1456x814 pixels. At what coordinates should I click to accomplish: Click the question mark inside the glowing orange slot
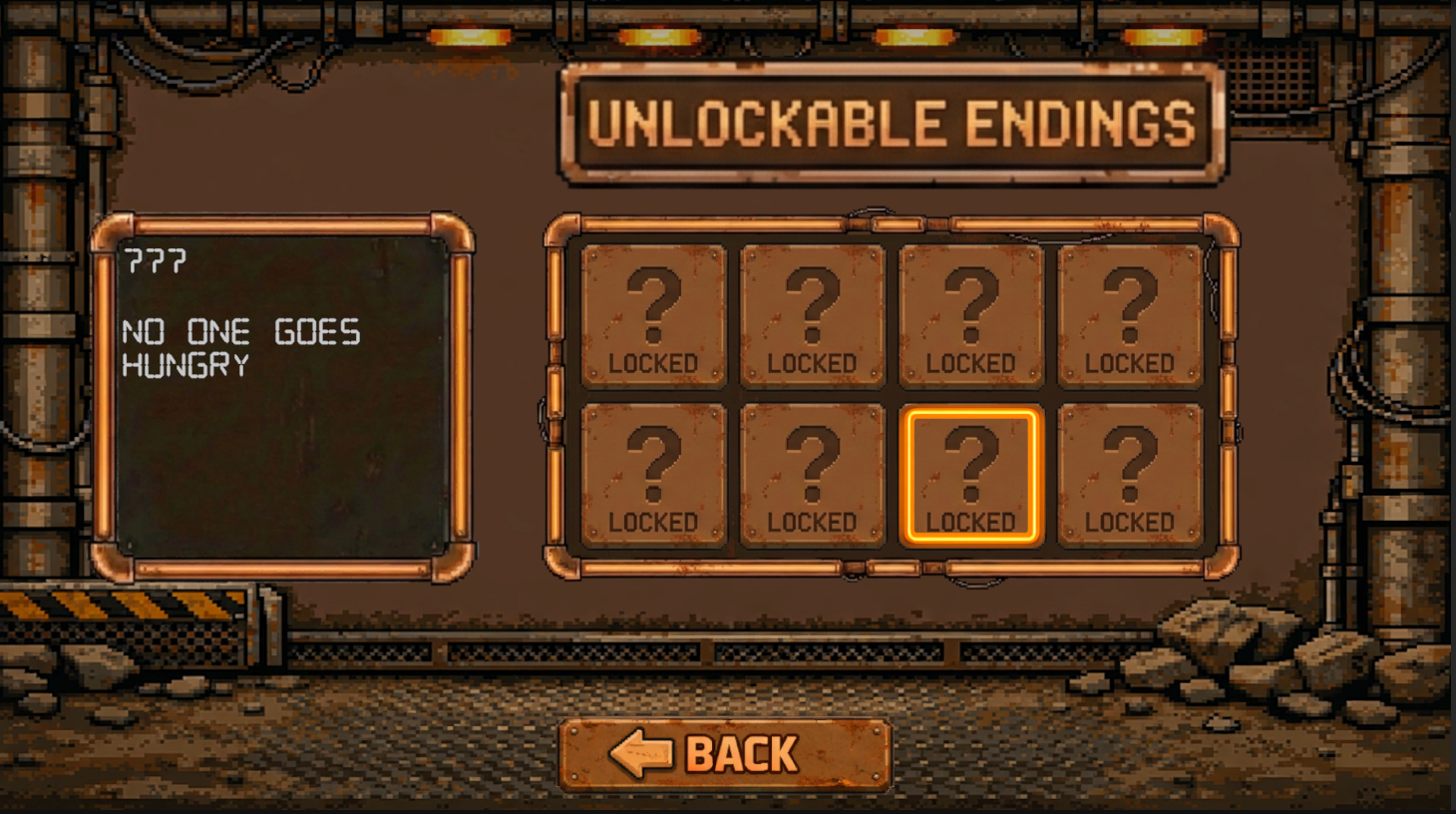tap(971, 461)
